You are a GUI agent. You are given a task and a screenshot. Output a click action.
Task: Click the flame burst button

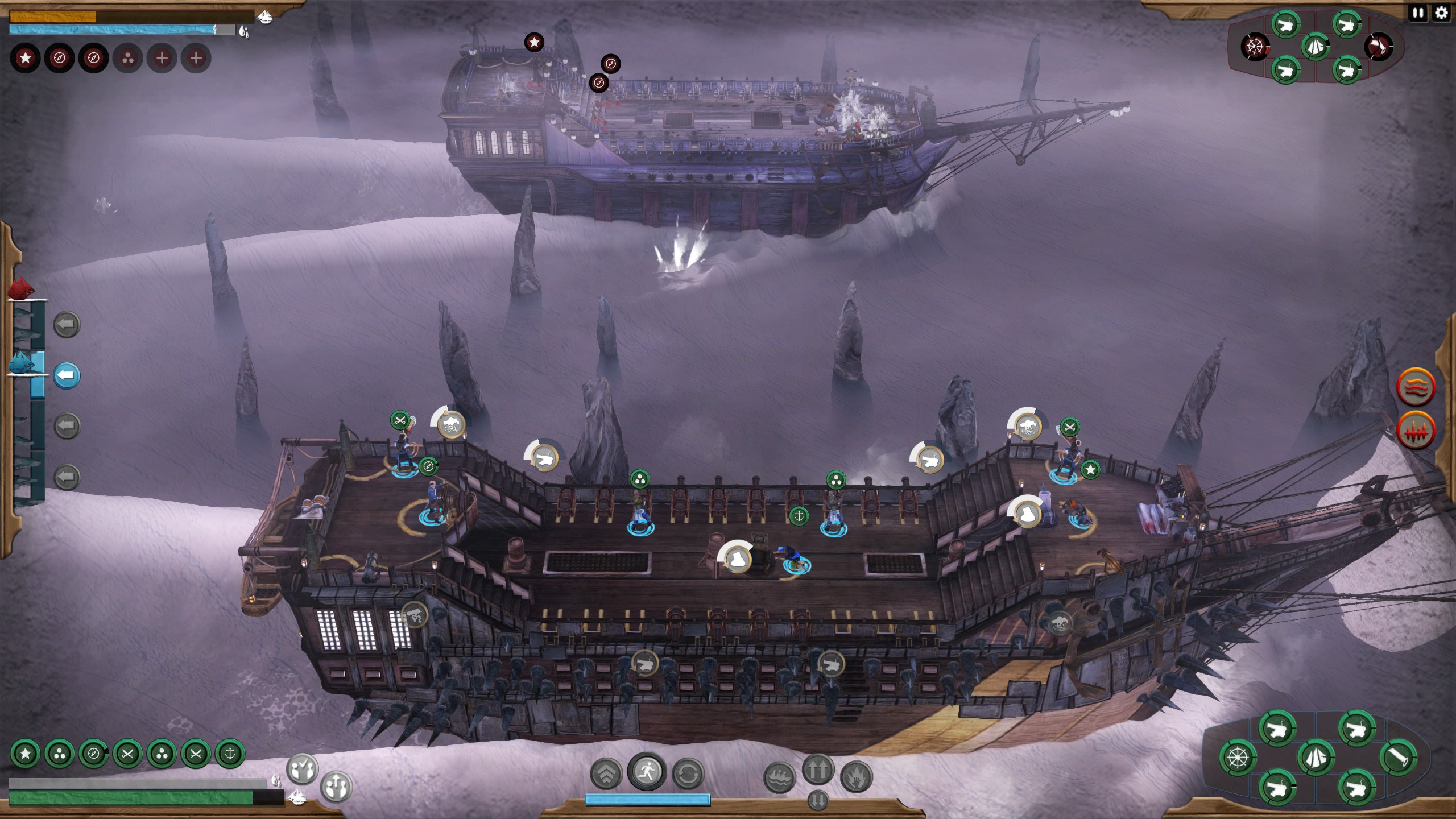[856, 777]
